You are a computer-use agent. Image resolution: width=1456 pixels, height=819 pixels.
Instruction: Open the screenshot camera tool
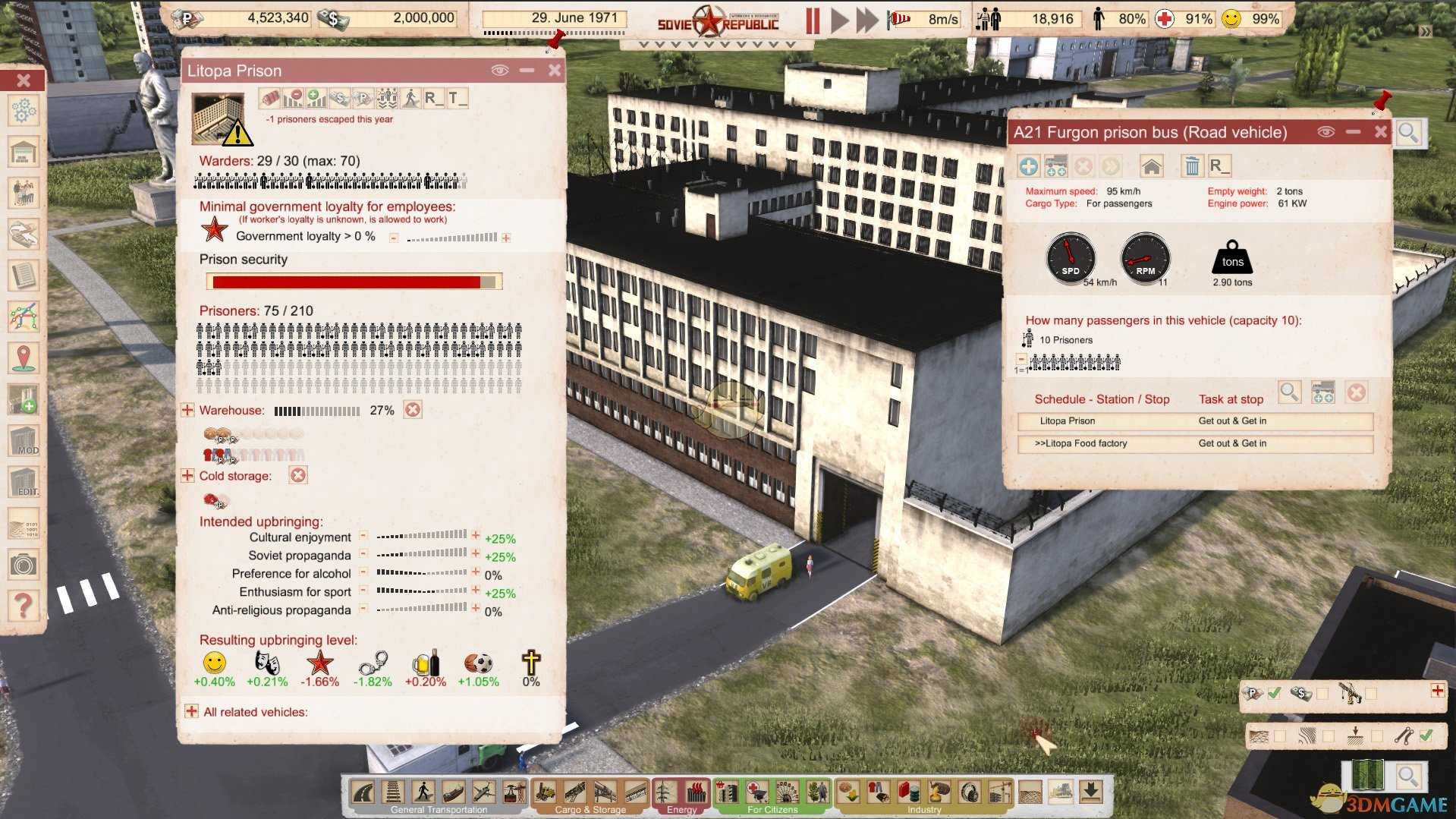[x=24, y=565]
